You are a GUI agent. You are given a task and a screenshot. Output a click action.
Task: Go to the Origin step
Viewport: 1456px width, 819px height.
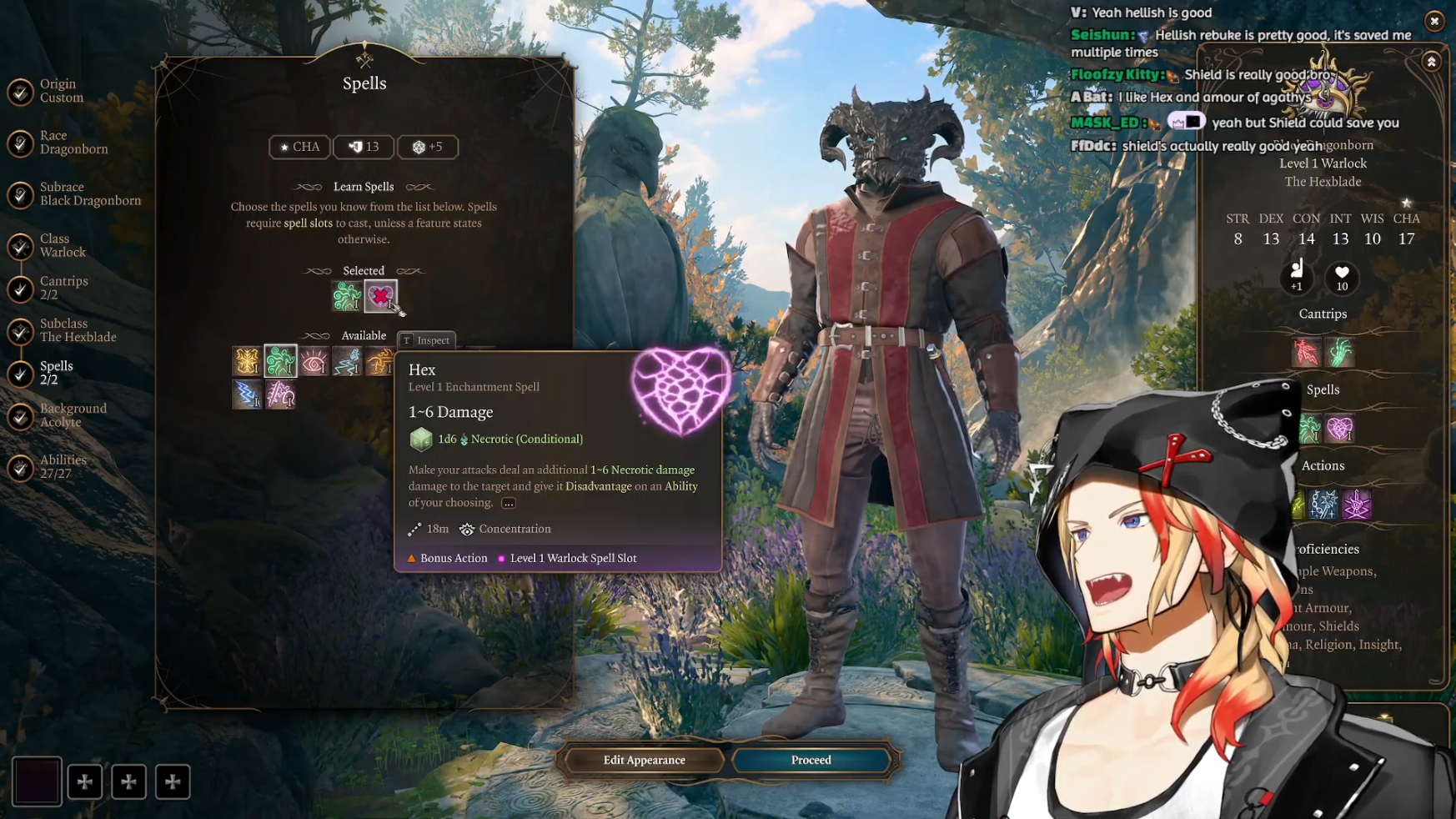pos(60,91)
